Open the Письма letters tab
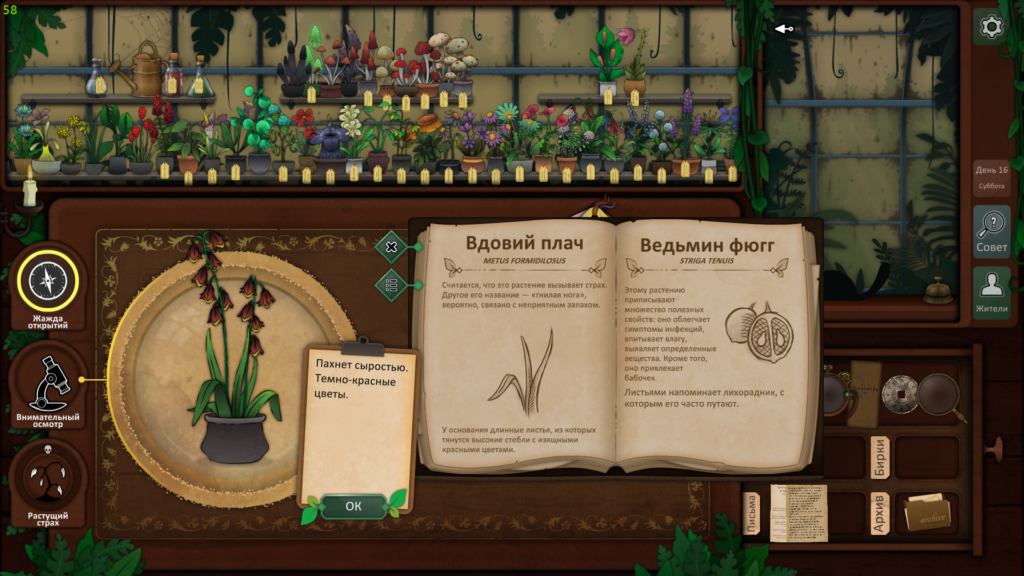The width and height of the screenshot is (1024, 576). click(x=753, y=512)
